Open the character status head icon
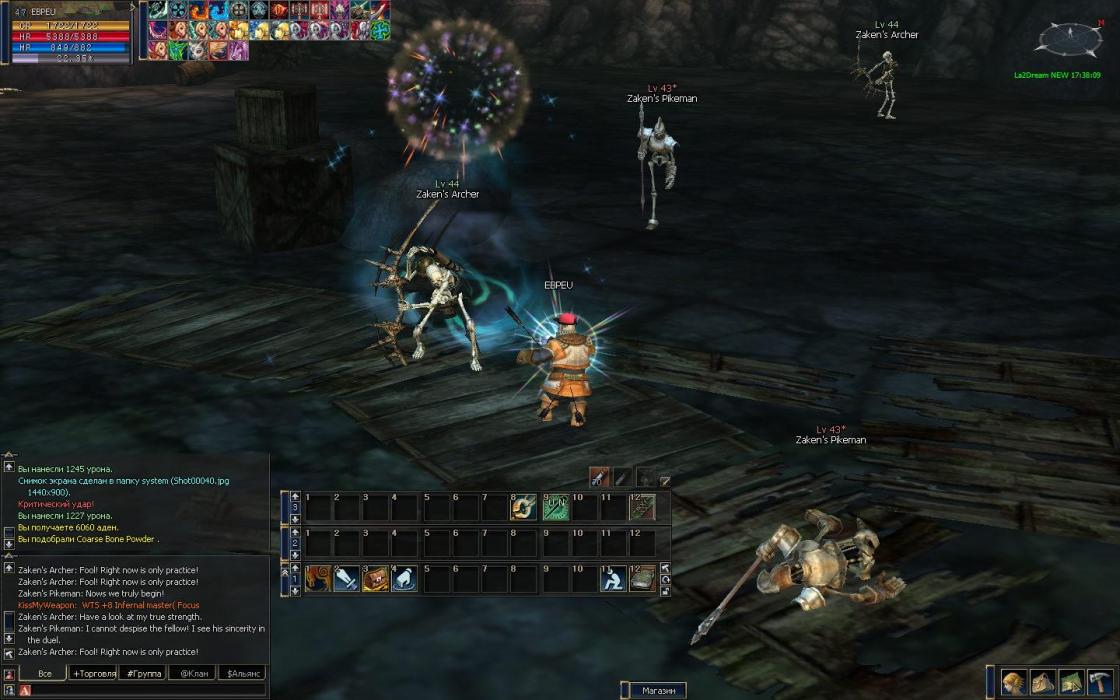Image resolution: width=1120 pixels, height=700 pixels. click(1014, 681)
